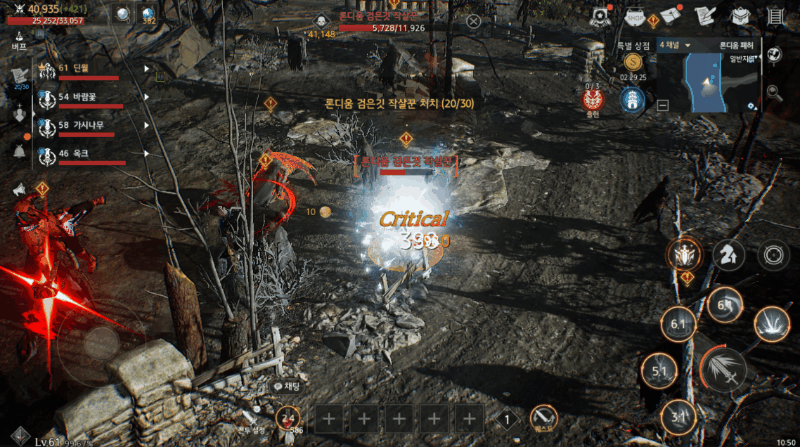This screenshot has width=800, height=447.
Task: Open the SHOP sign icon
Action: coord(637,17)
